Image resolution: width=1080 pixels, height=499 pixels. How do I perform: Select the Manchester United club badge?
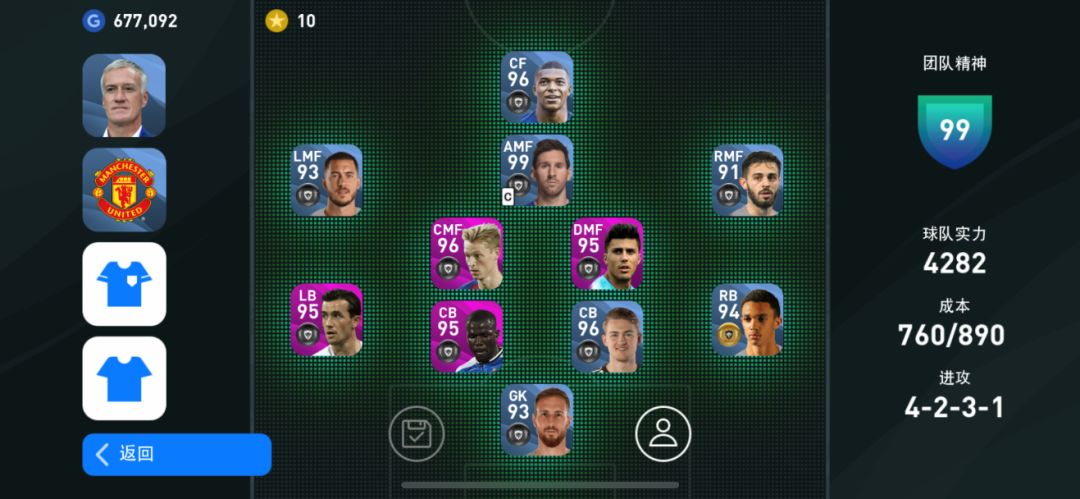point(124,190)
